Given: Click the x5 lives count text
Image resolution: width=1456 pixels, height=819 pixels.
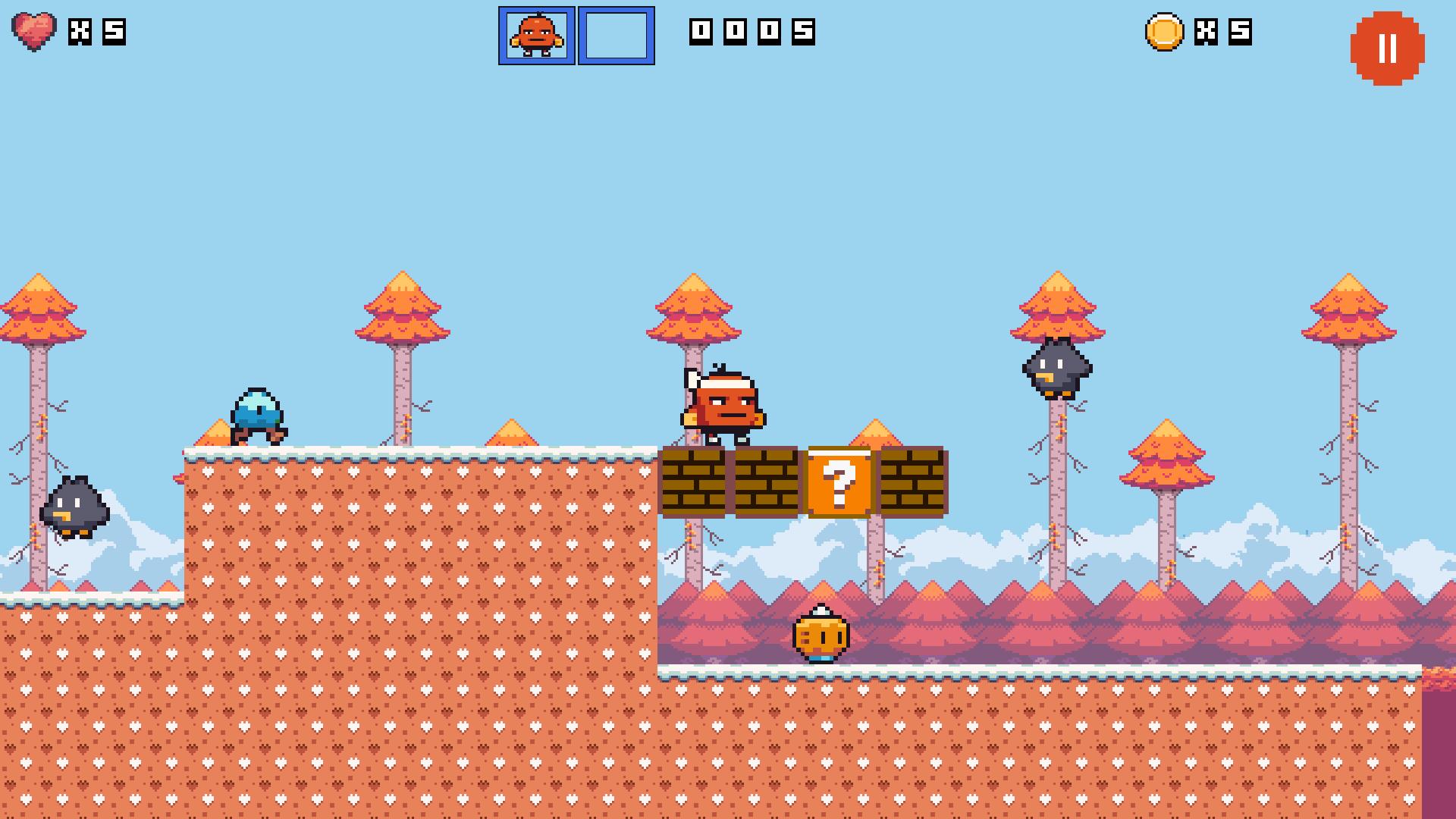Looking at the screenshot, I should coord(95,32).
